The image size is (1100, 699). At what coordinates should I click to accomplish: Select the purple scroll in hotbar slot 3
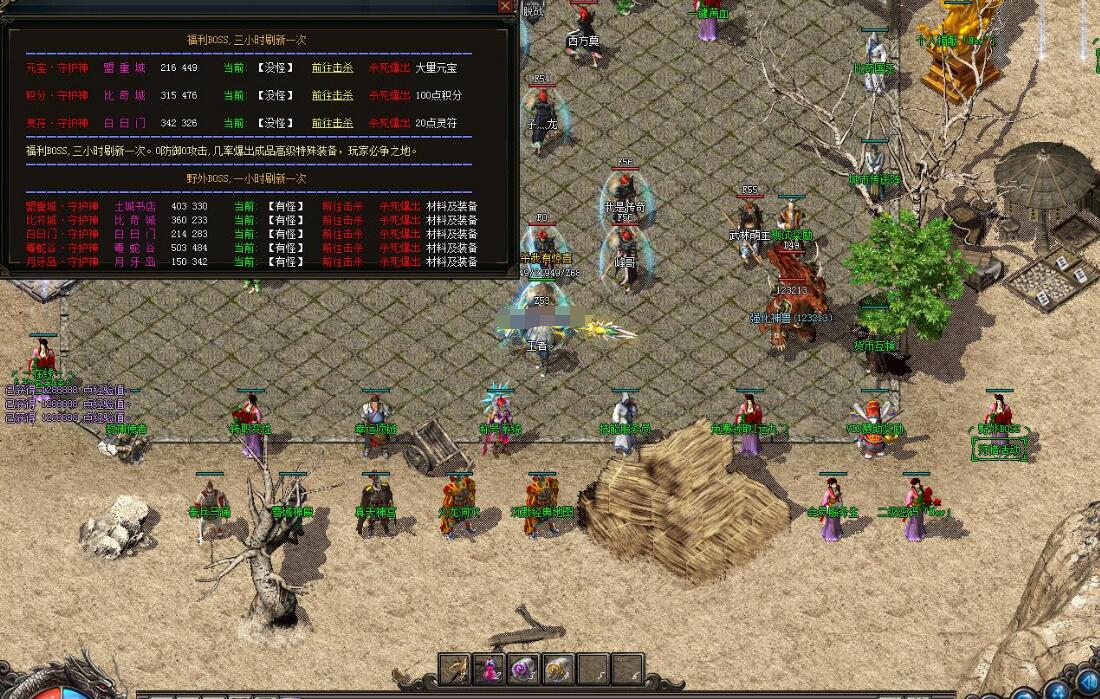[524, 669]
